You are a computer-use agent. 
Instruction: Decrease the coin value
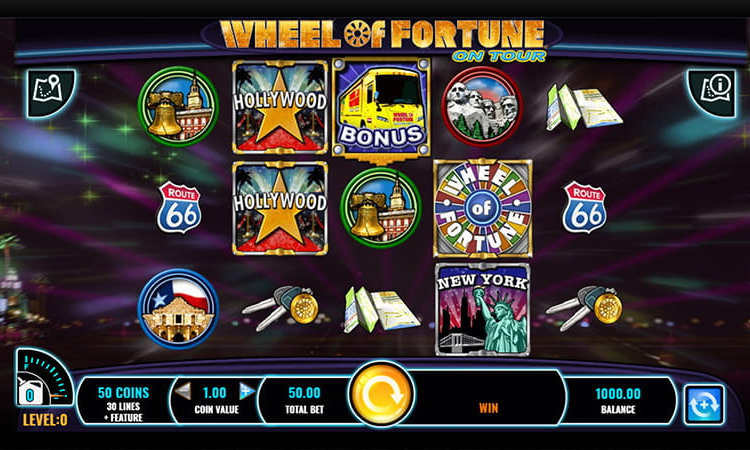(183, 392)
